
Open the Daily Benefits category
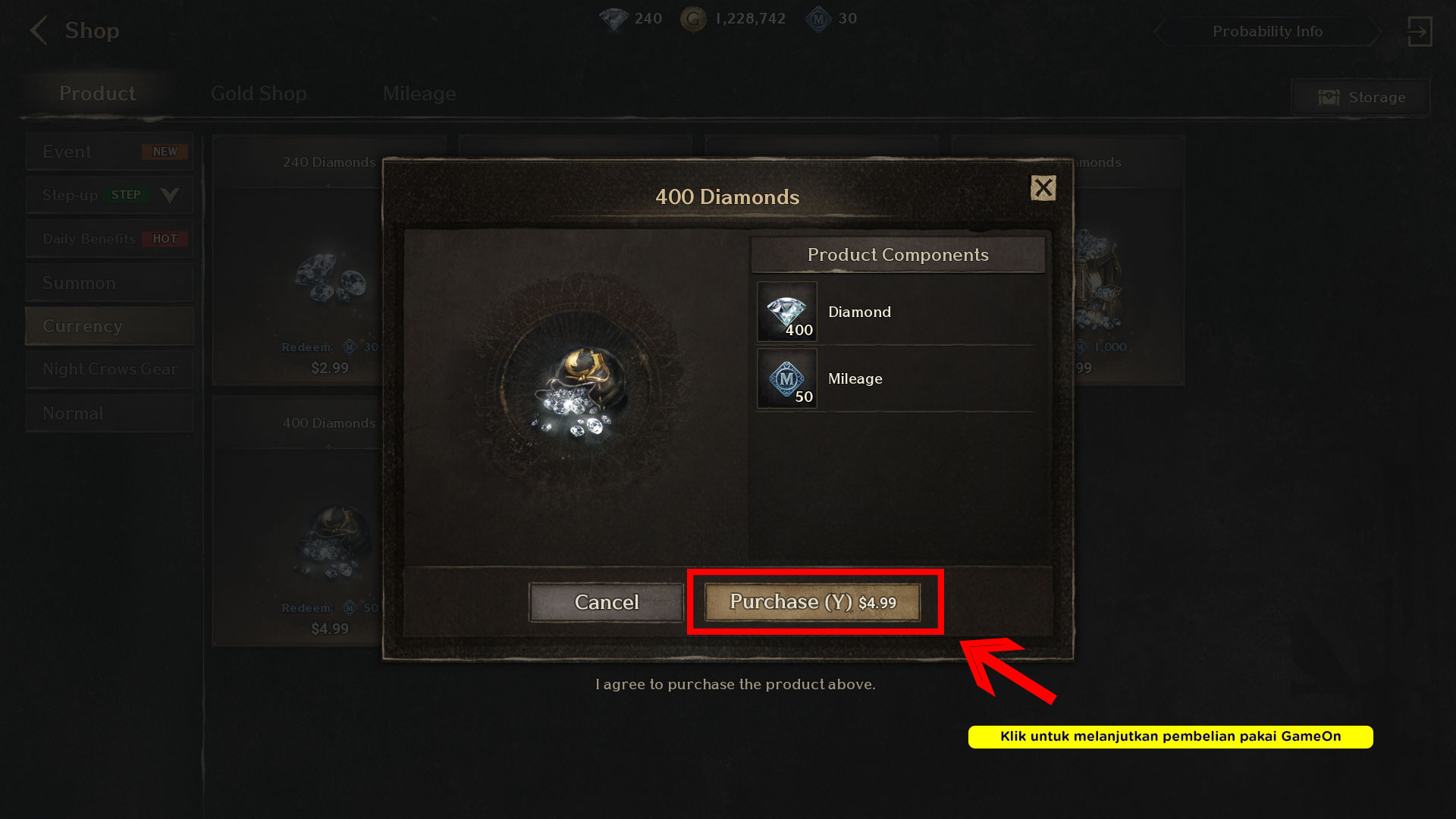tap(109, 239)
